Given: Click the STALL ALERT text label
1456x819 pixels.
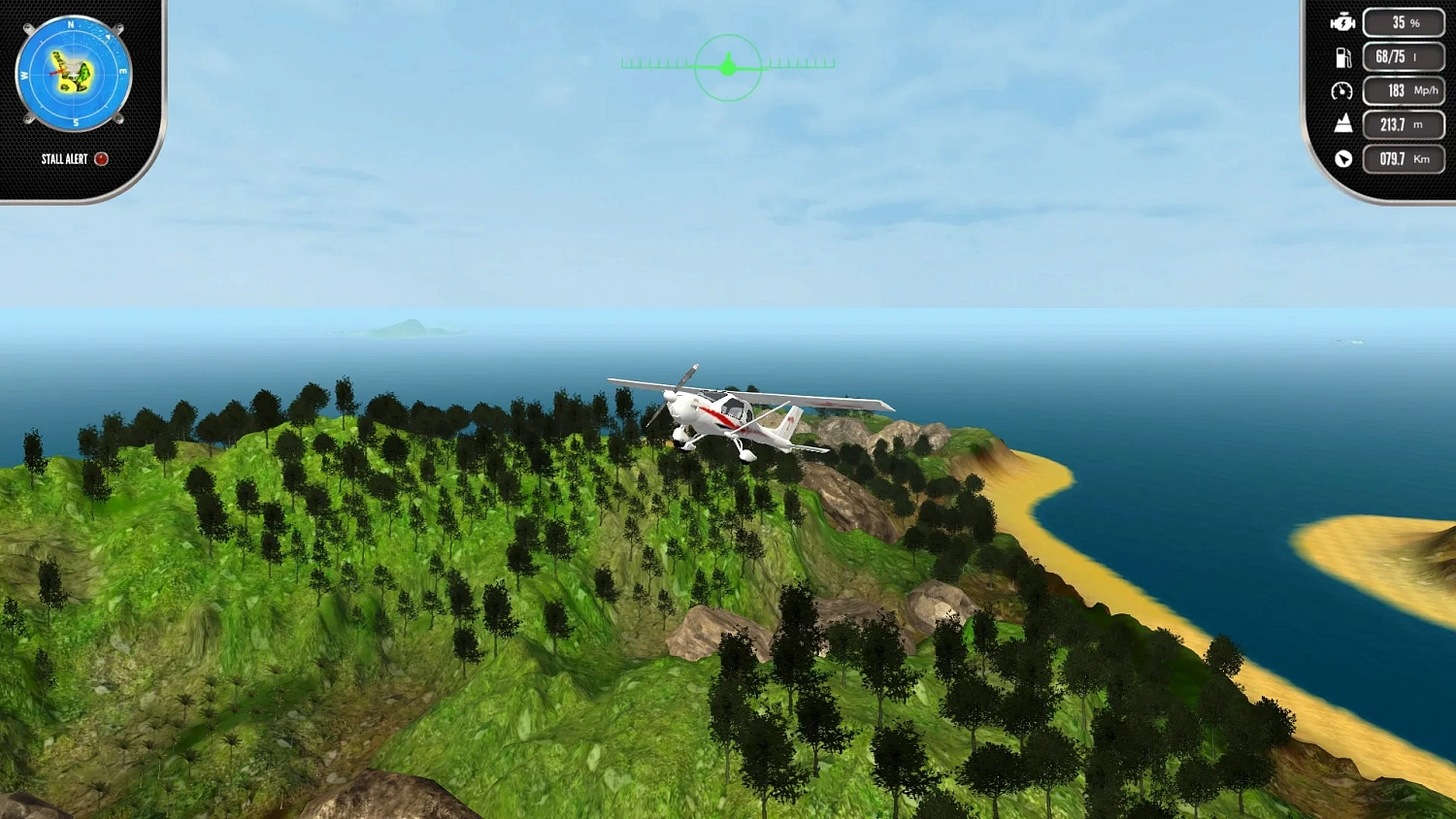Looking at the screenshot, I should tap(64, 159).
